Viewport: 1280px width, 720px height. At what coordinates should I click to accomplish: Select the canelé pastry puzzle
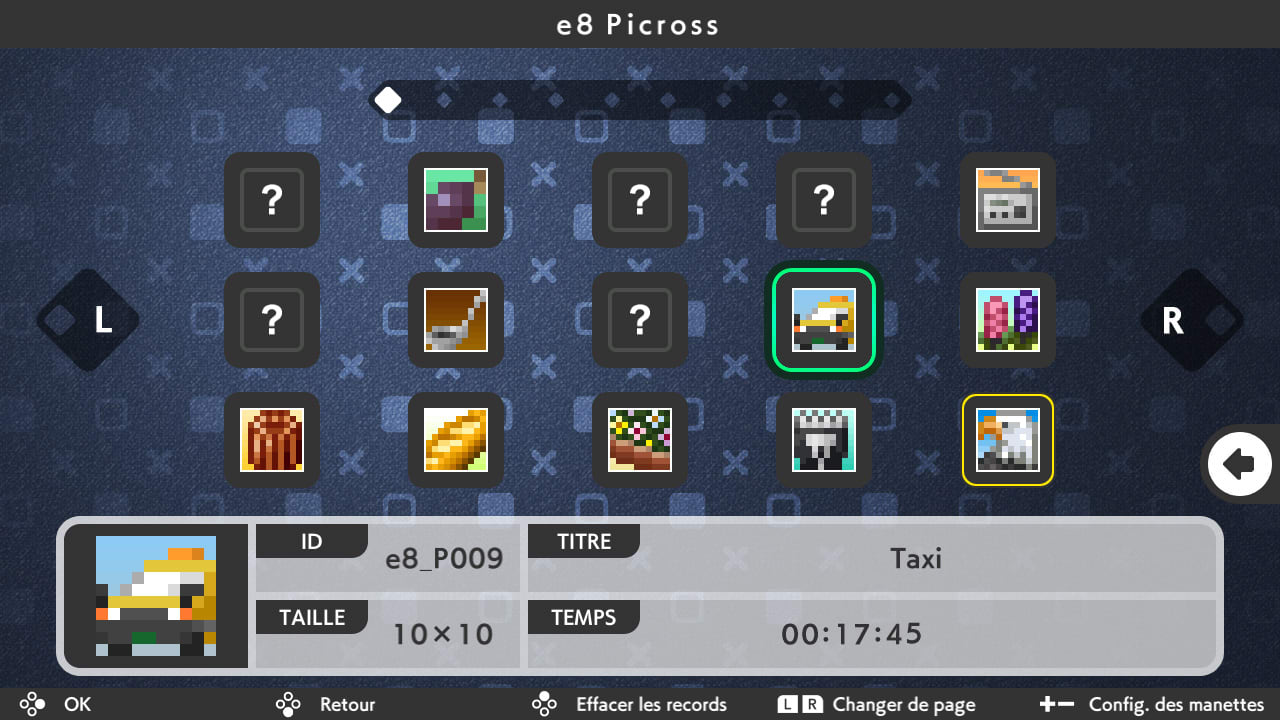coord(272,440)
